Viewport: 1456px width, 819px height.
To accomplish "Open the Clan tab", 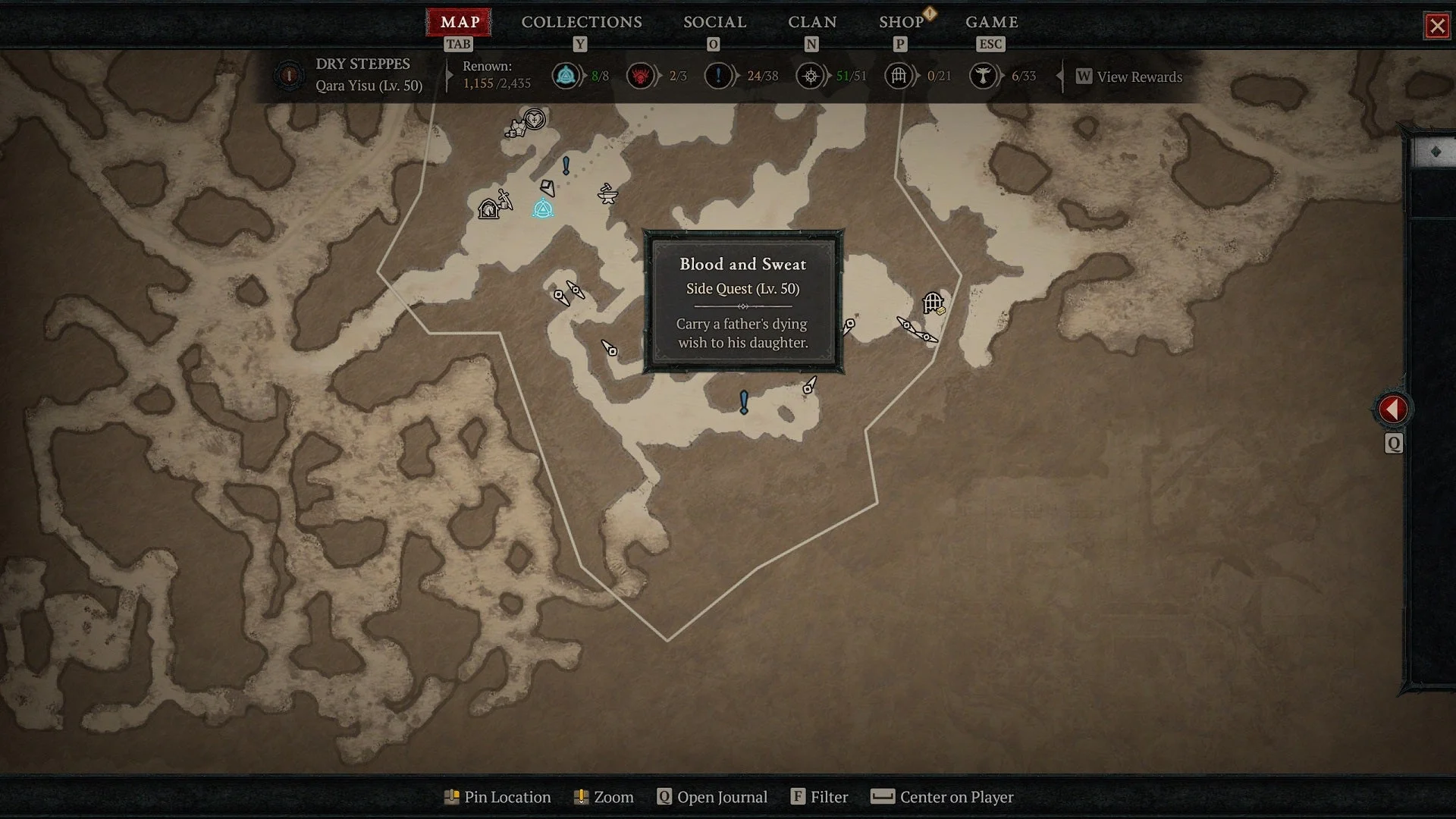I will [x=811, y=23].
